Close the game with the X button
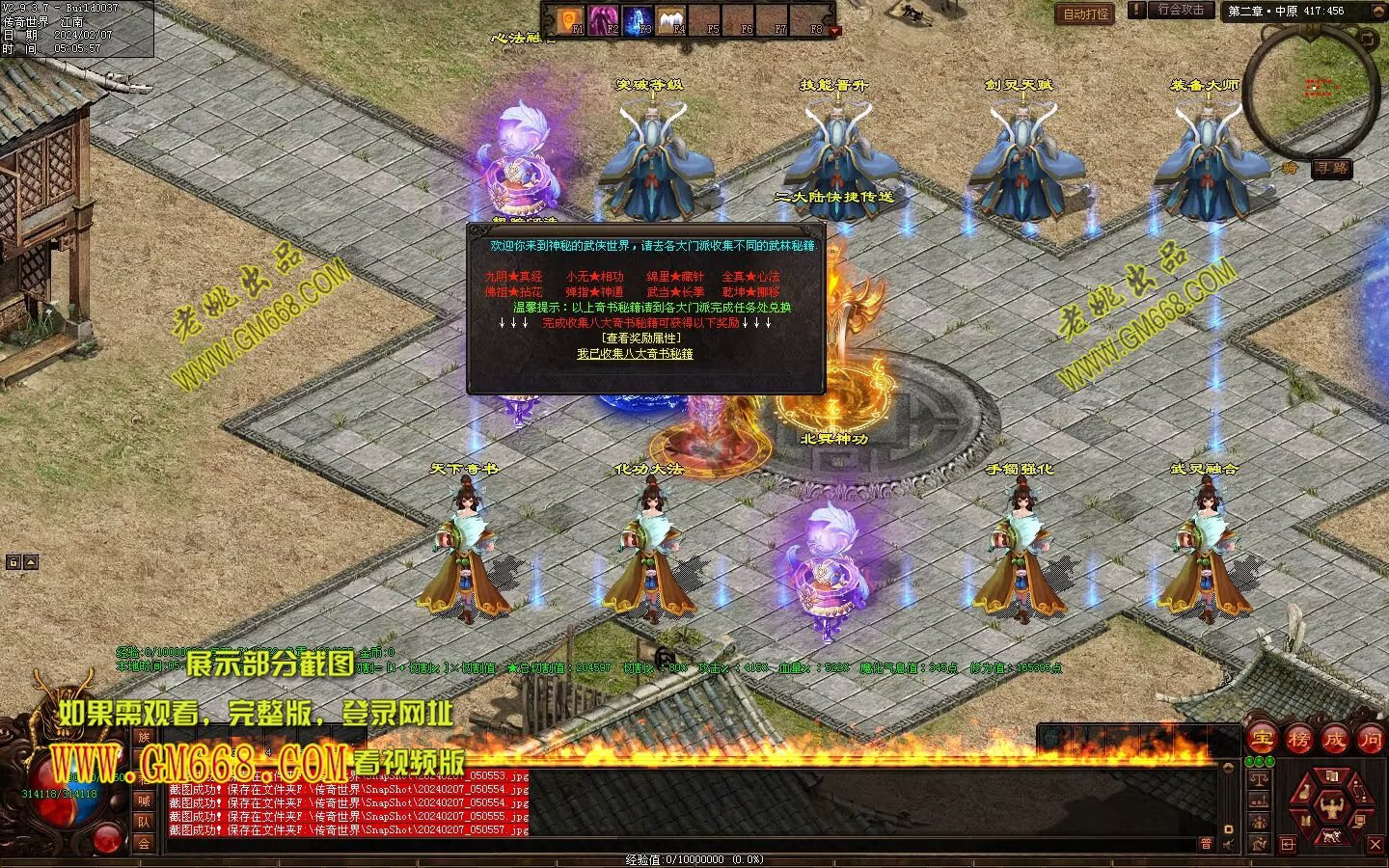The image size is (1389, 868). pos(1375,845)
